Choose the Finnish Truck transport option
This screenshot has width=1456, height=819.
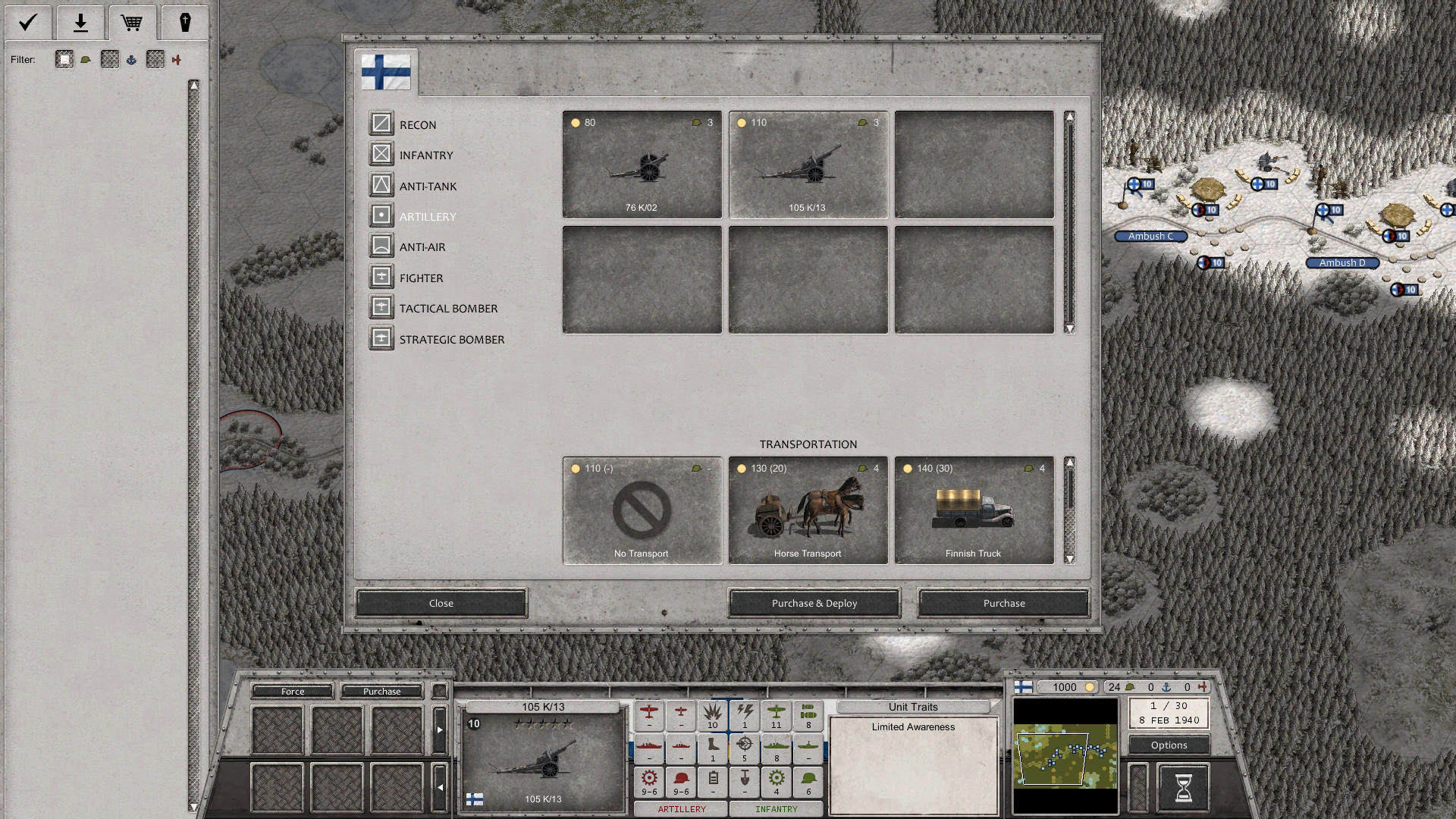pyautogui.click(x=973, y=510)
